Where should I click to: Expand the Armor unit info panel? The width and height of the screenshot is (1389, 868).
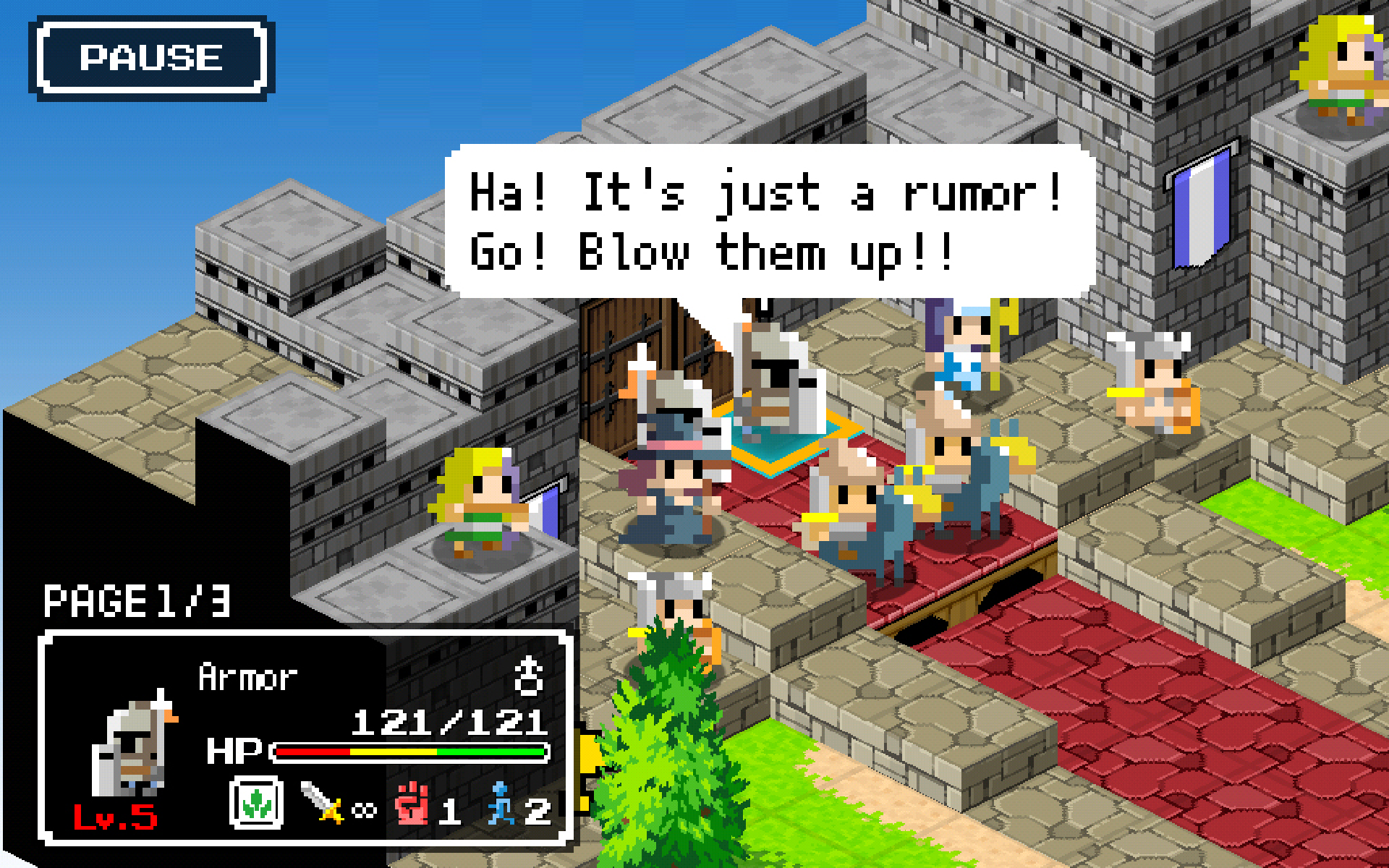[x=304, y=738]
